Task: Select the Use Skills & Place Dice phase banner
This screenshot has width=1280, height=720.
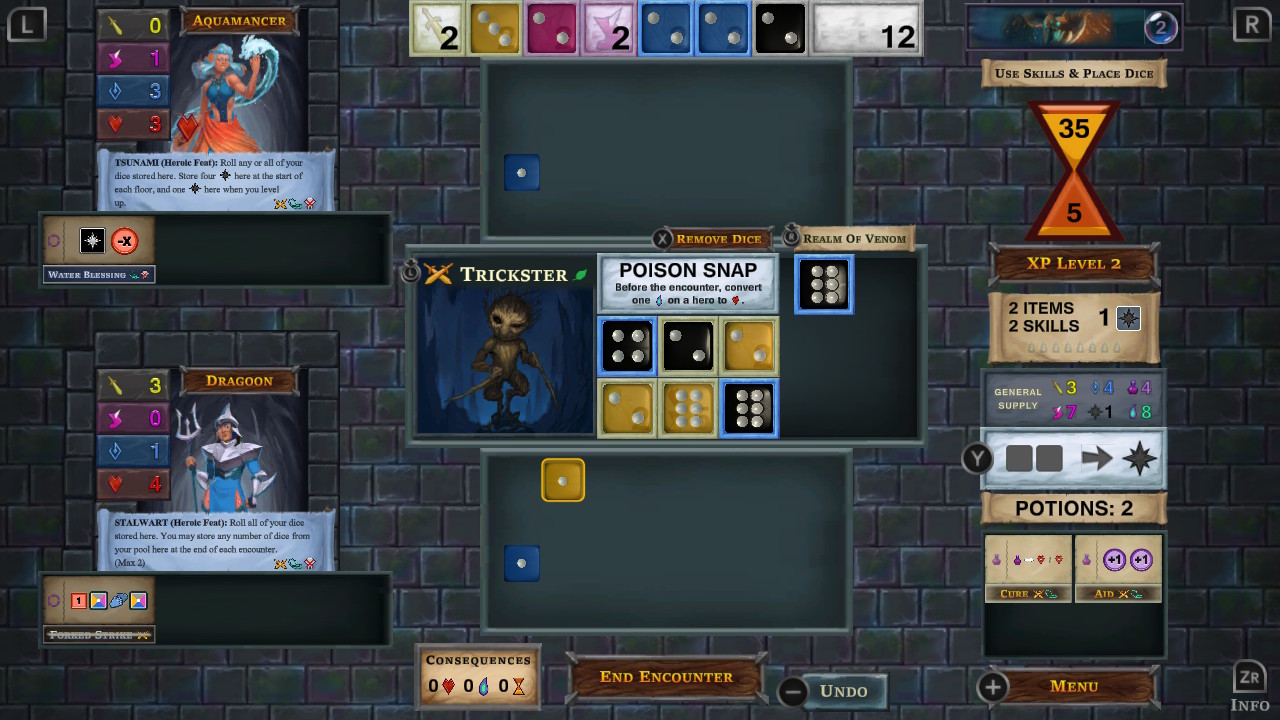Action: point(1073,72)
